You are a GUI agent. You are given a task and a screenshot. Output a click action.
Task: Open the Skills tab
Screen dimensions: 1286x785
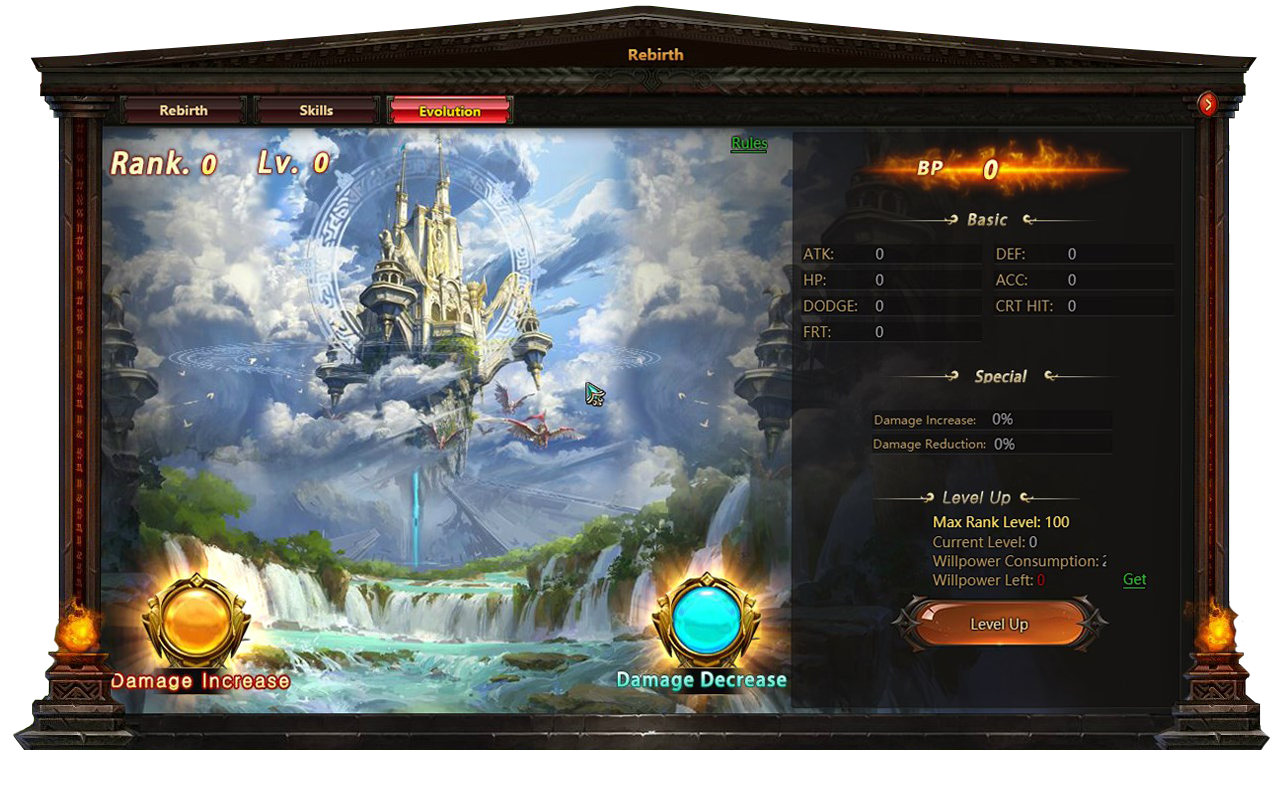point(316,111)
